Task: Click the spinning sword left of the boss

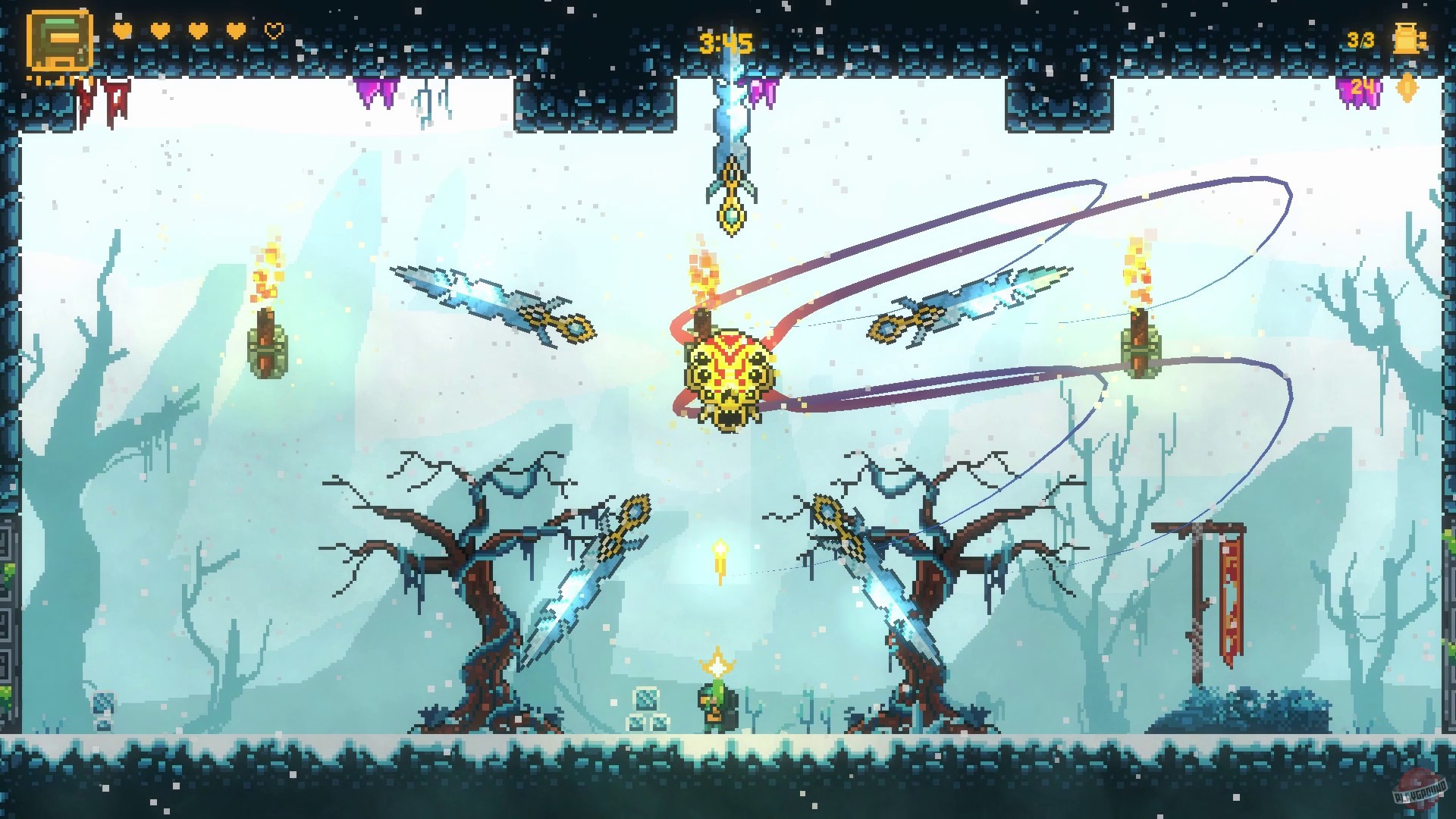Action: (x=493, y=303)
